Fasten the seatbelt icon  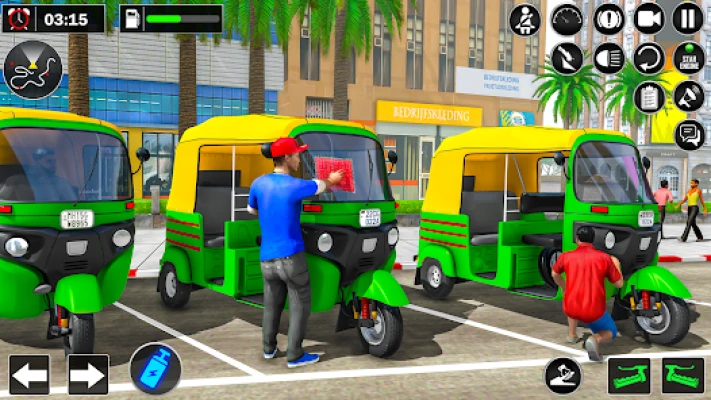click(x=524, y=19)
